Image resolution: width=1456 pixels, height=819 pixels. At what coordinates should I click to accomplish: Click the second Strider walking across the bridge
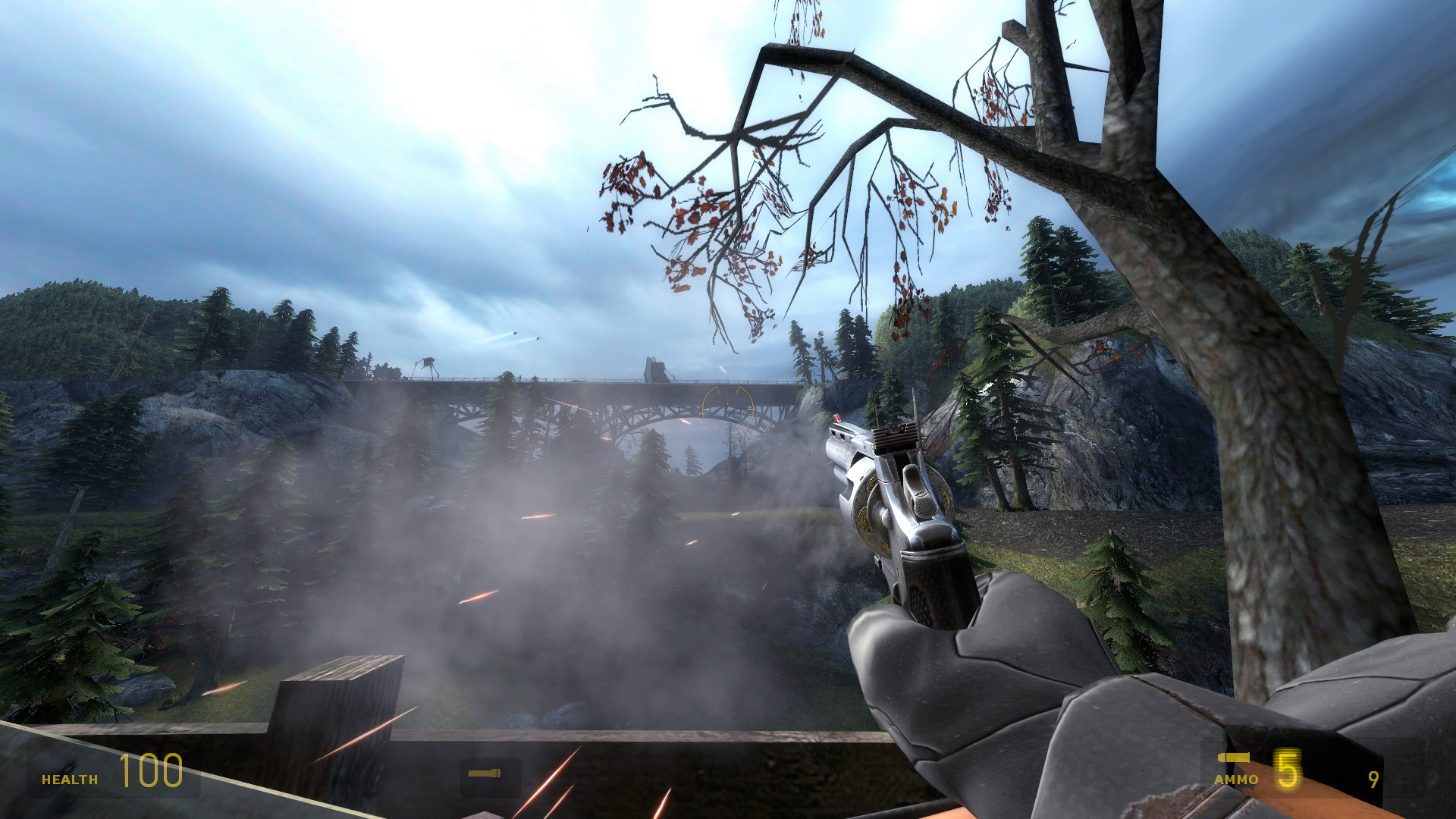click(x=658, y=369)
